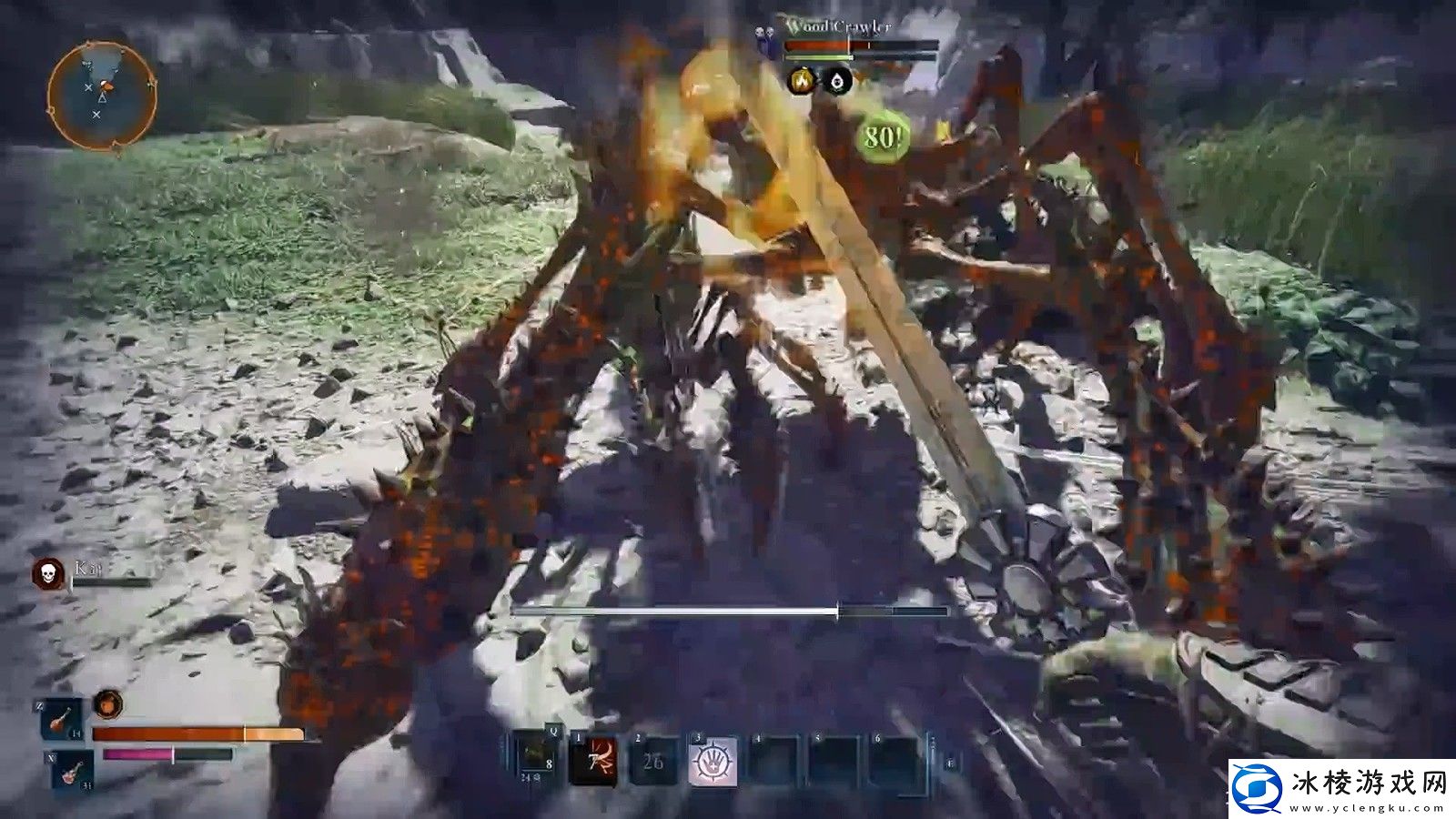1456x819 pixels.
Task: Select hotbar slot 2 showing cooldown 26
Action: click(x=653, y=761)
